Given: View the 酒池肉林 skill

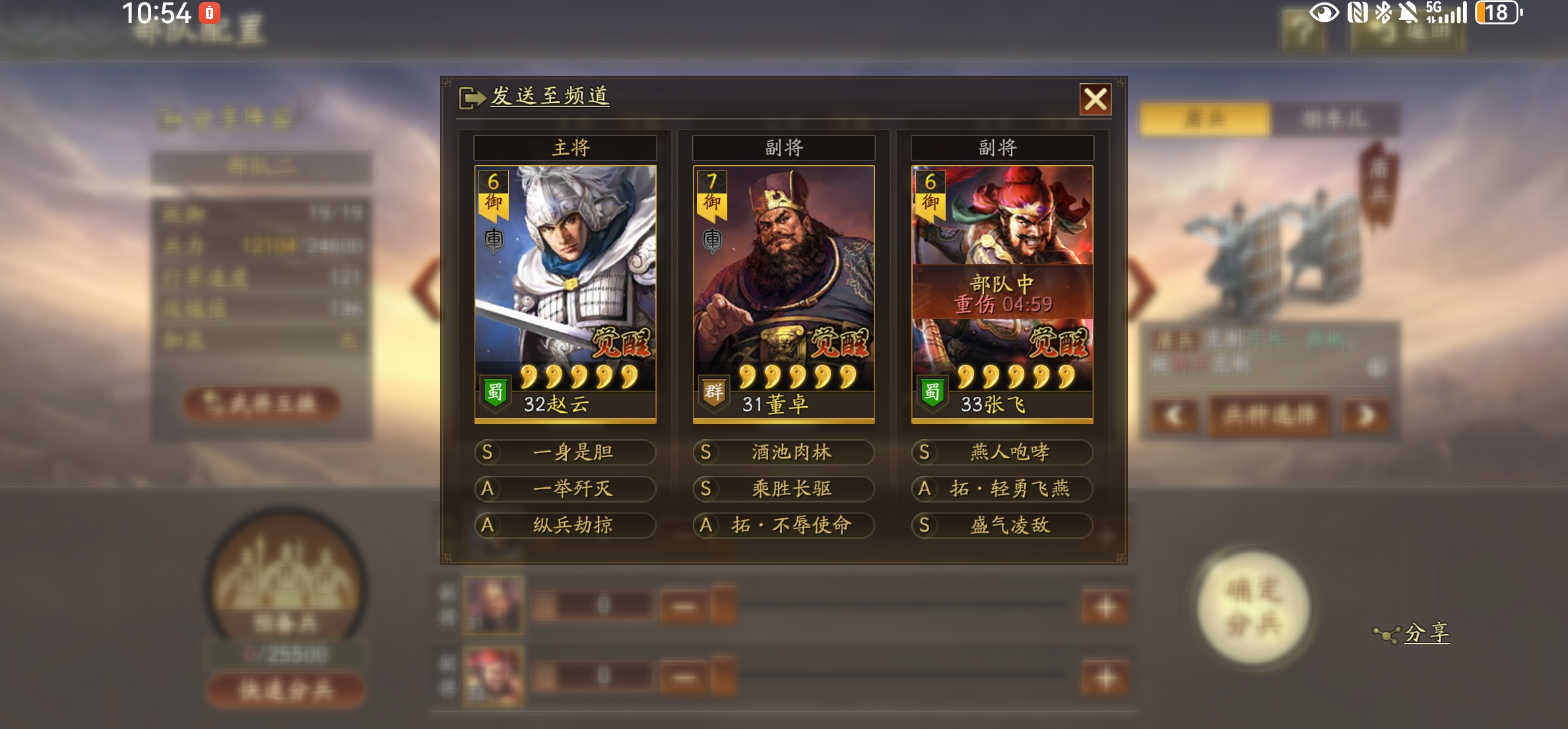Looking at the screenshot, I should tap(783, 452).
